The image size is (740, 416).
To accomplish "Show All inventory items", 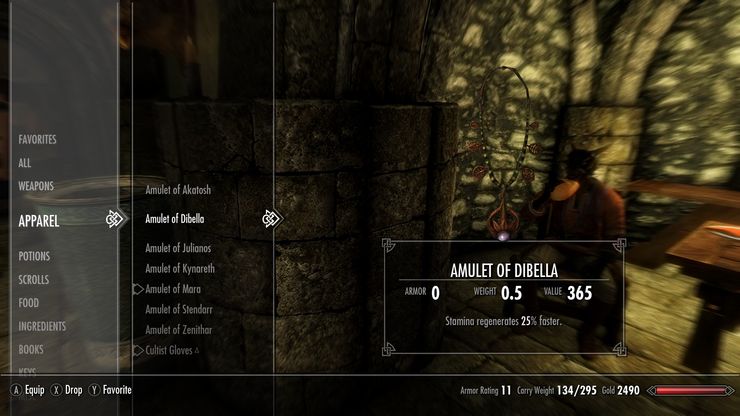I will point(25,162).
